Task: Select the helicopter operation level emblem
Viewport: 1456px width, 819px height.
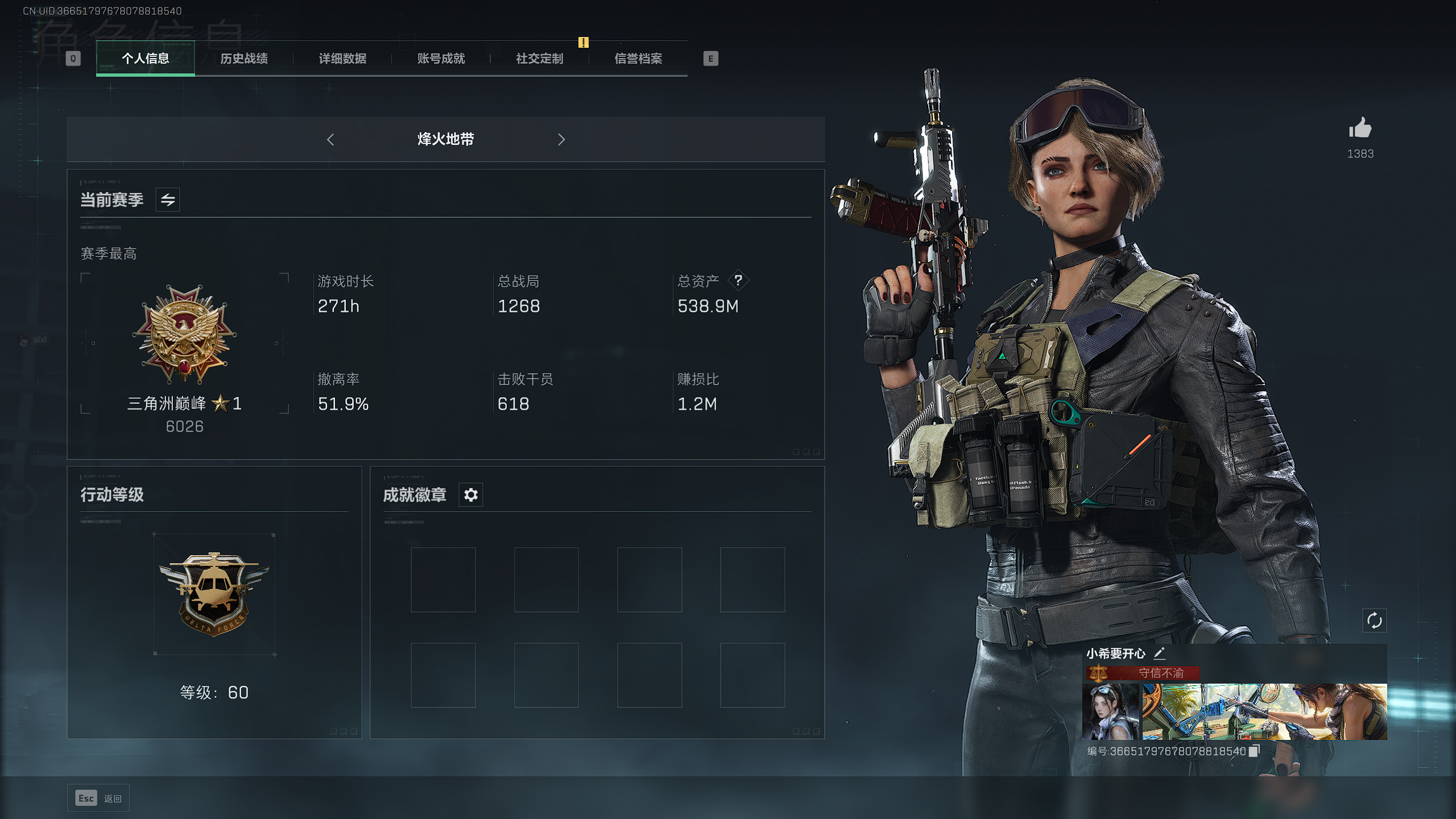Action: (214, 593)
